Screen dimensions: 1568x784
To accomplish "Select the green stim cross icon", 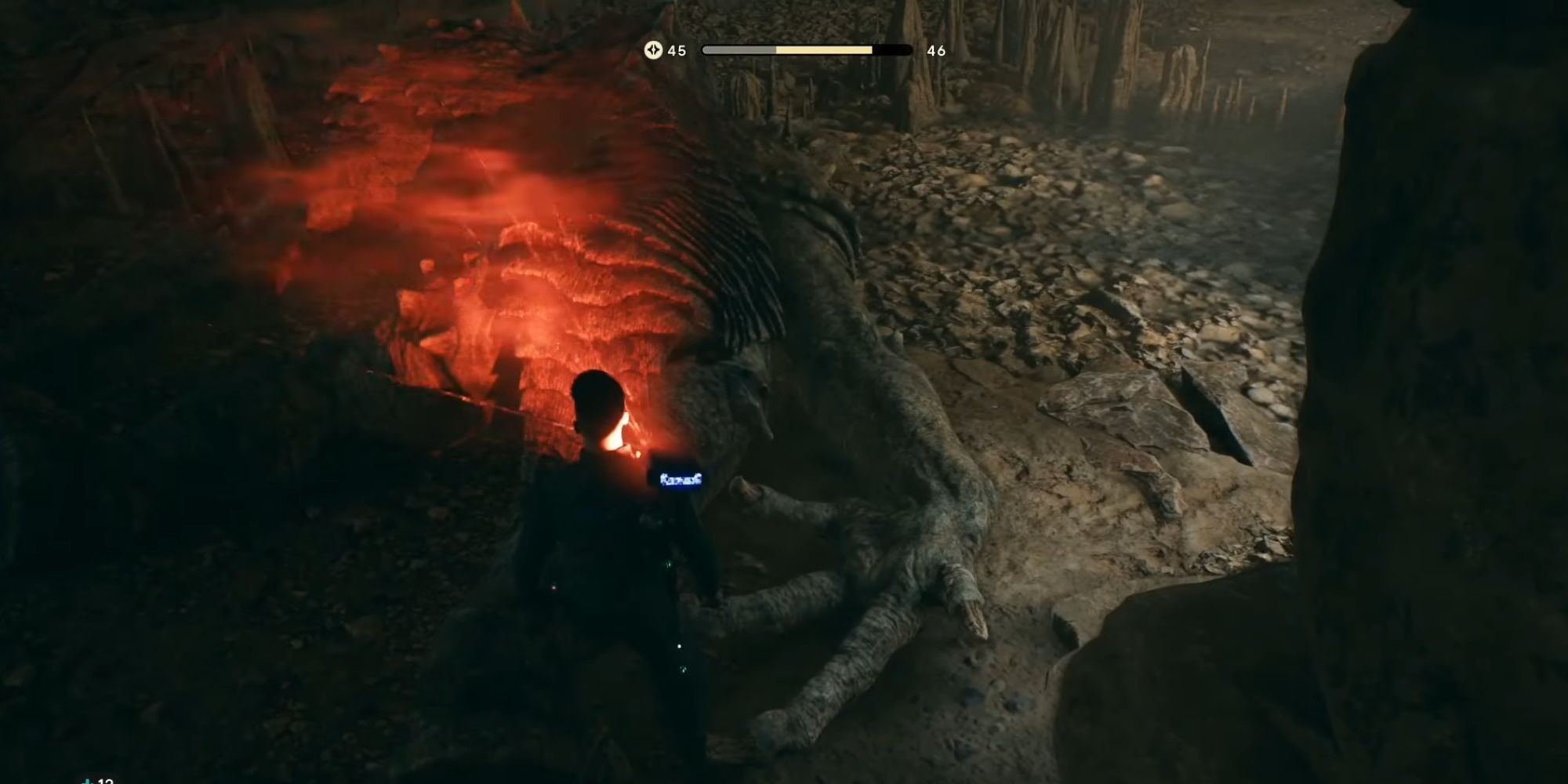I will 88,780.
